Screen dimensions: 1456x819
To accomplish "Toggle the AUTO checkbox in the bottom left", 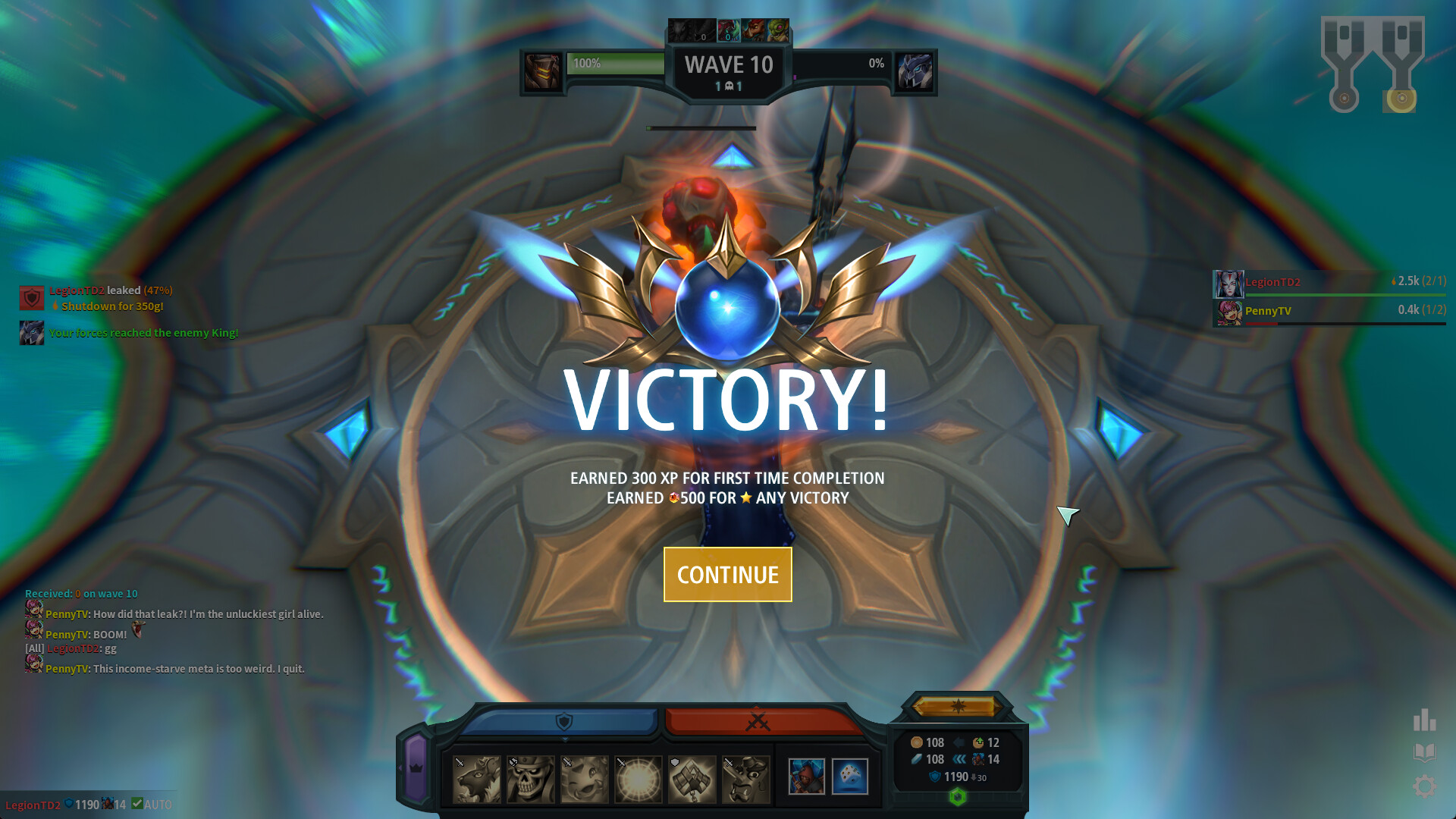I will click(140, 805).
